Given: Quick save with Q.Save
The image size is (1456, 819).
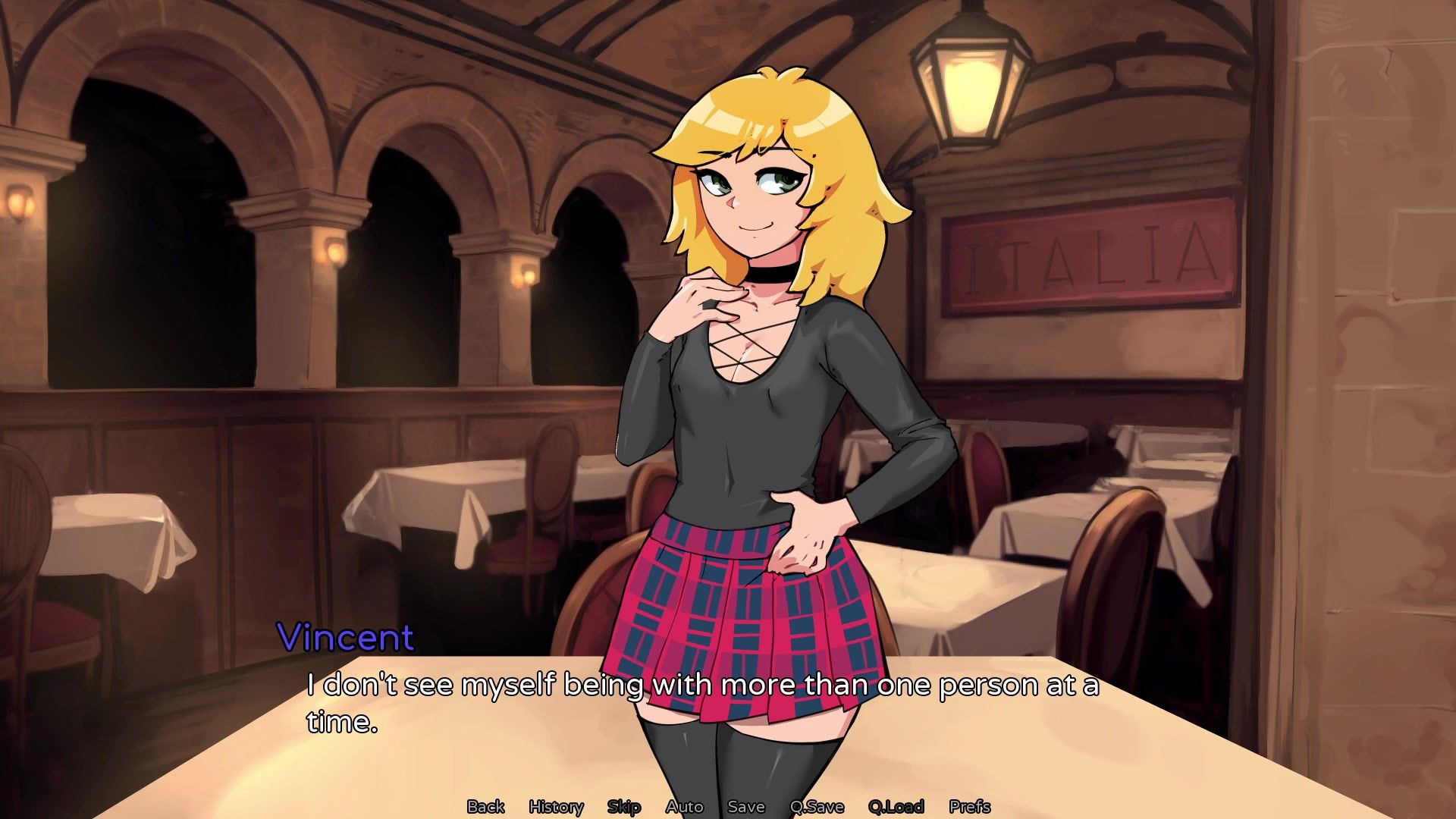Looking at the screenshot, I should [816, 806].
